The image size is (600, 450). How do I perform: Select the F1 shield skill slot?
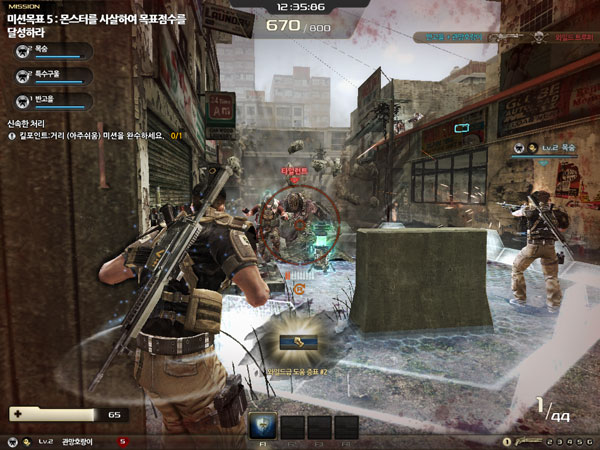[x=262, y=426]
